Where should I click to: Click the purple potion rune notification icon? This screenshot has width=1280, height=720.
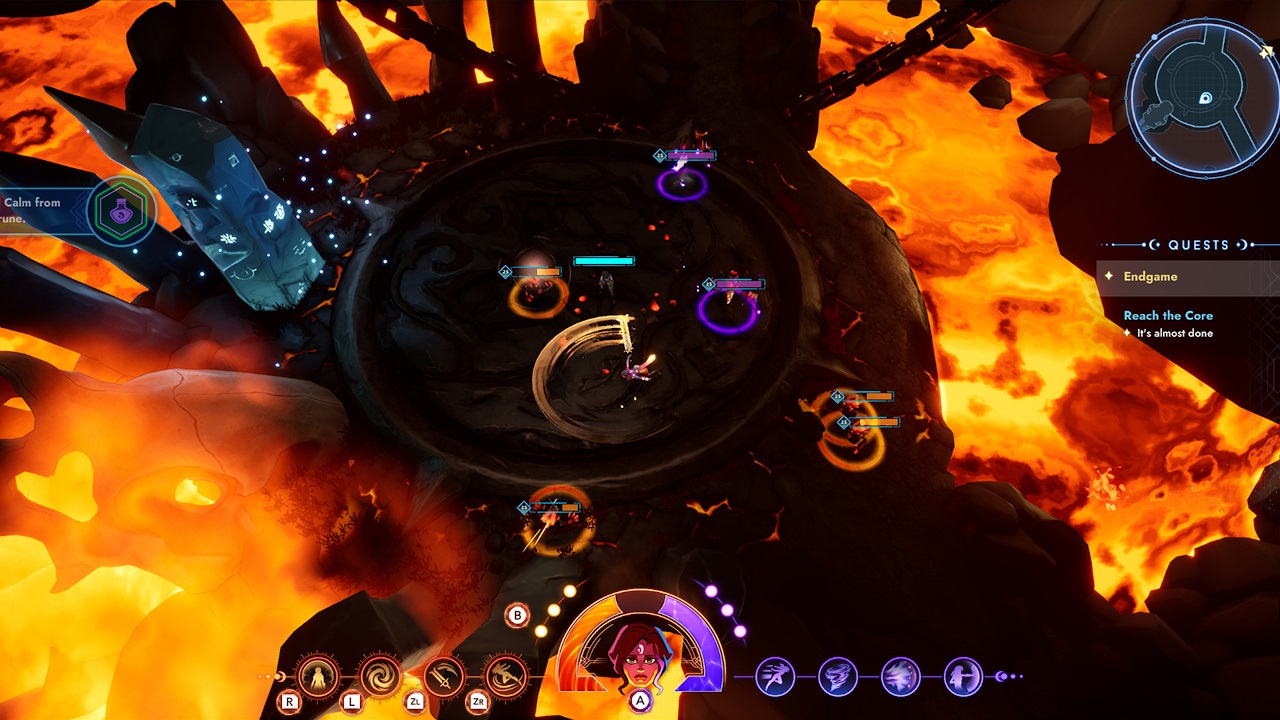click(x=120, y=212)
